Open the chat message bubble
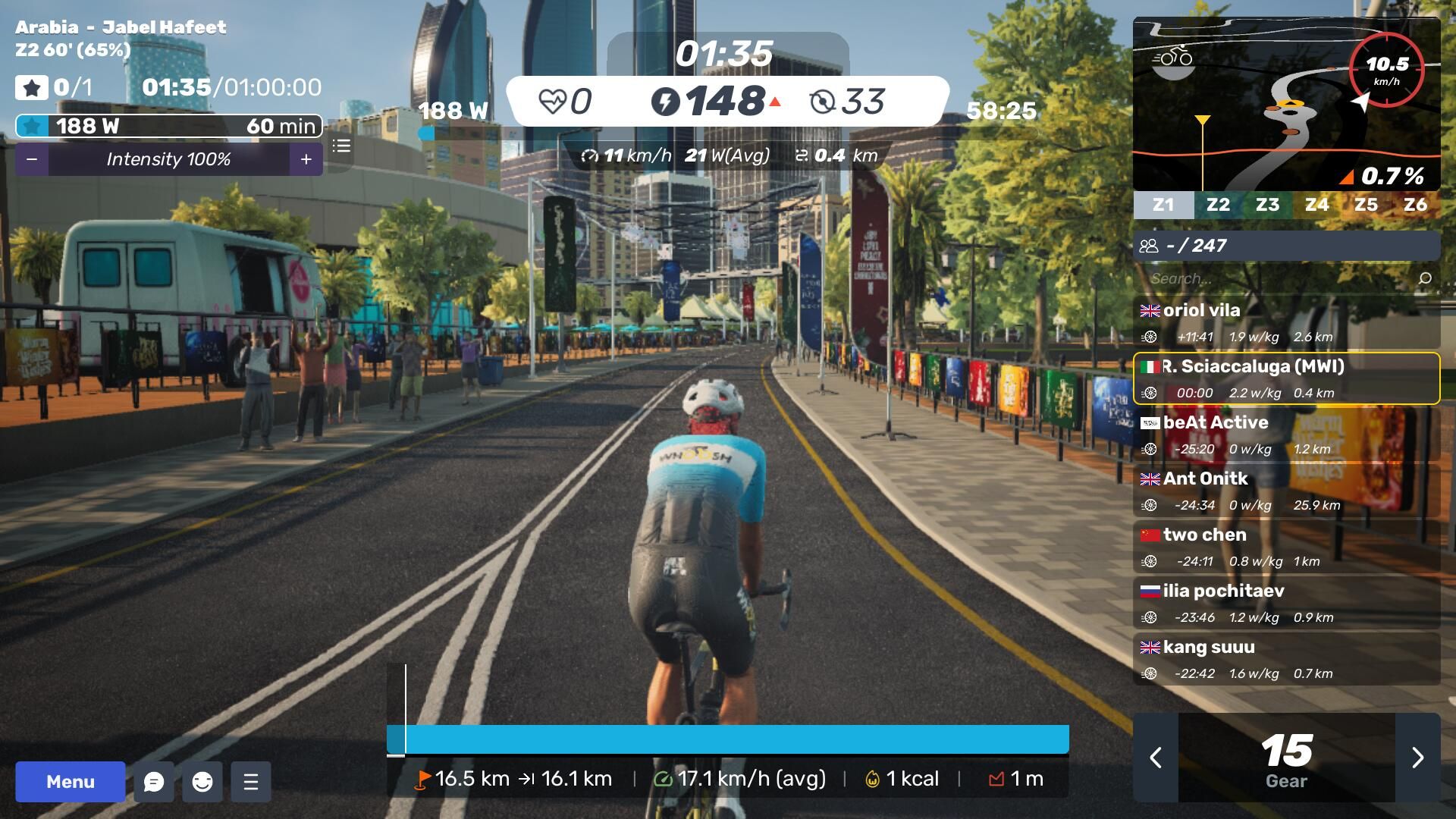 (154, 782)
